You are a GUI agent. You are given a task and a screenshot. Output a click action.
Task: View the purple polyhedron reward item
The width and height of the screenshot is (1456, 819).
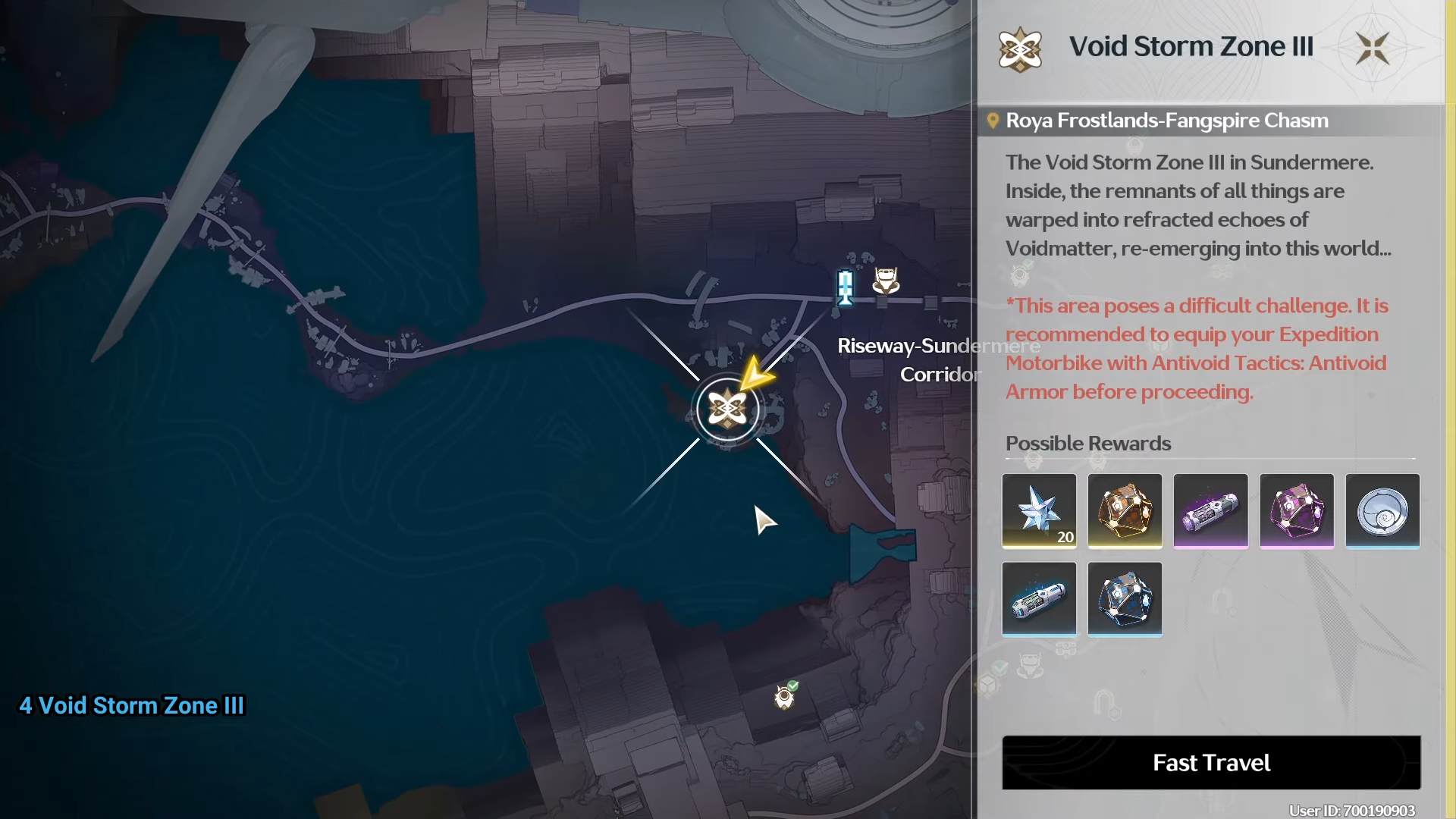click(1296, 510)
